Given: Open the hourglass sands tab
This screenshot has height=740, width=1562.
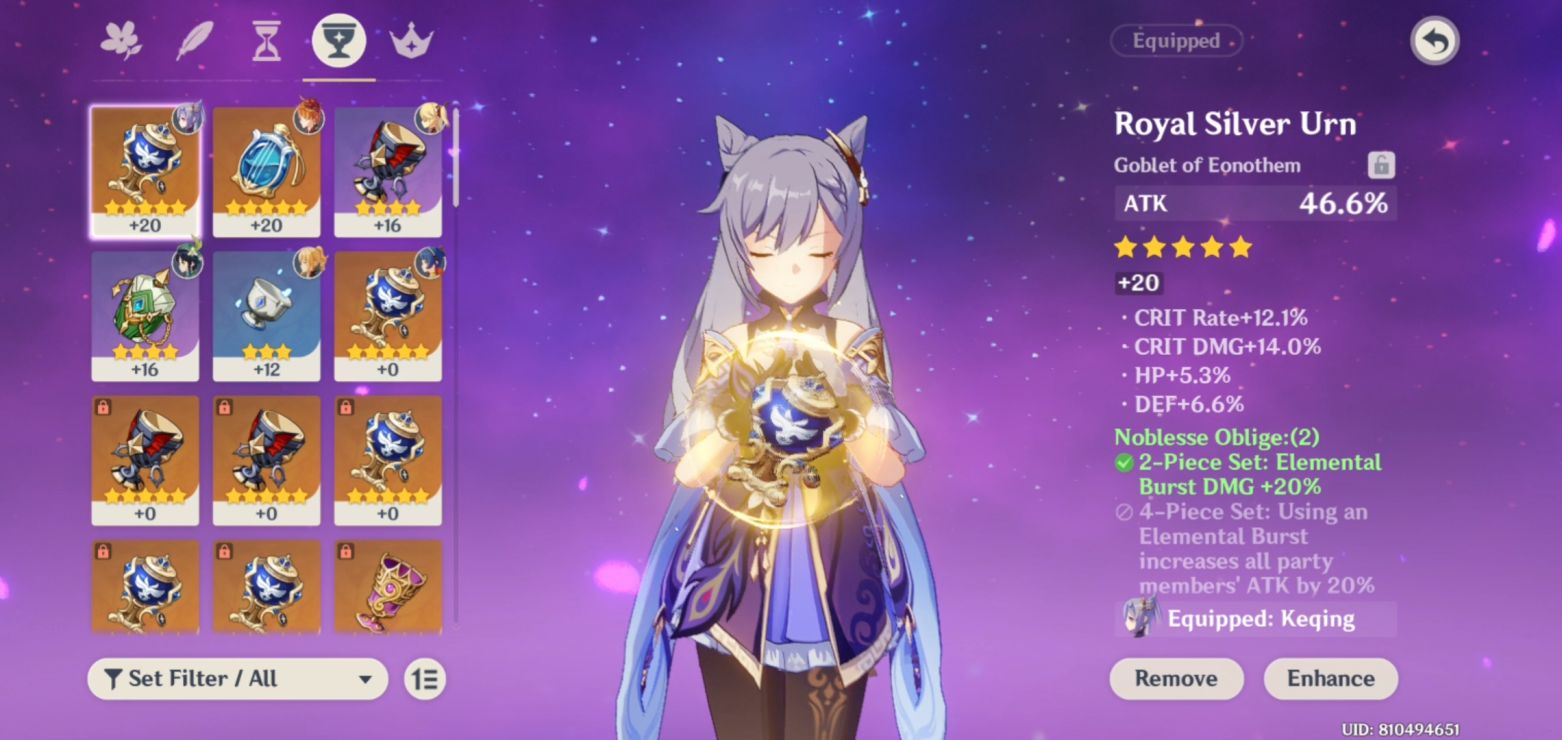Looking at the screenshot, I should (x=266, y=42).
